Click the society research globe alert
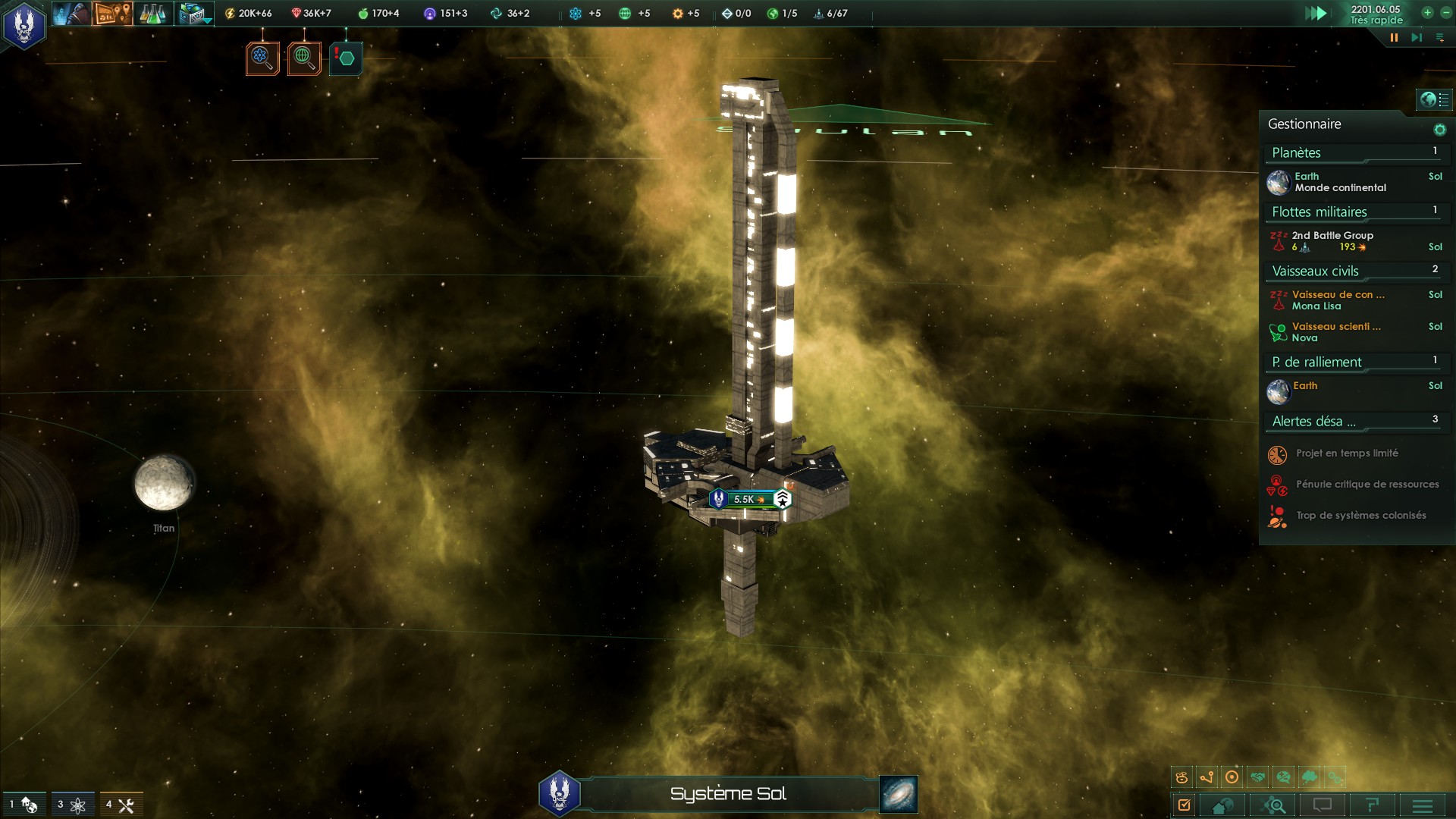Image resolution: width=1456 pixels, height=819 pixels. (304, 58)
